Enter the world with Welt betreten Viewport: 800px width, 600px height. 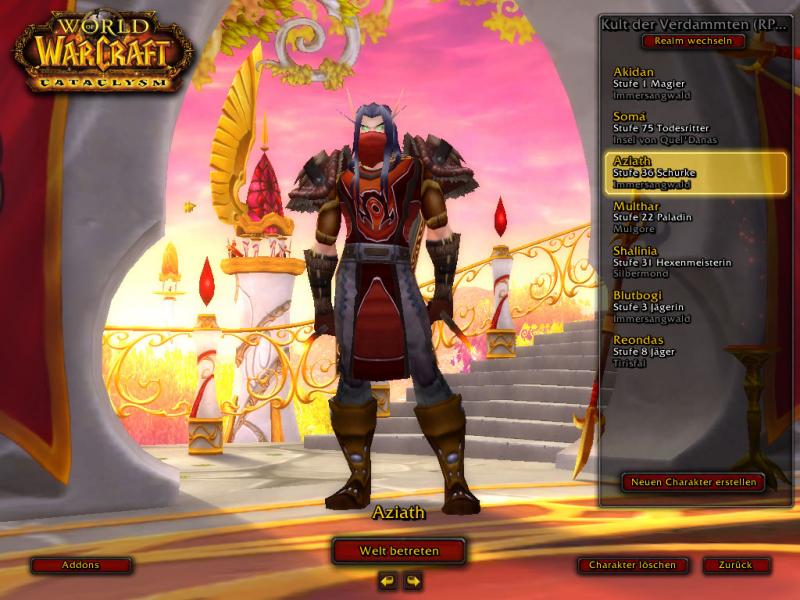[x=399, y=550]
